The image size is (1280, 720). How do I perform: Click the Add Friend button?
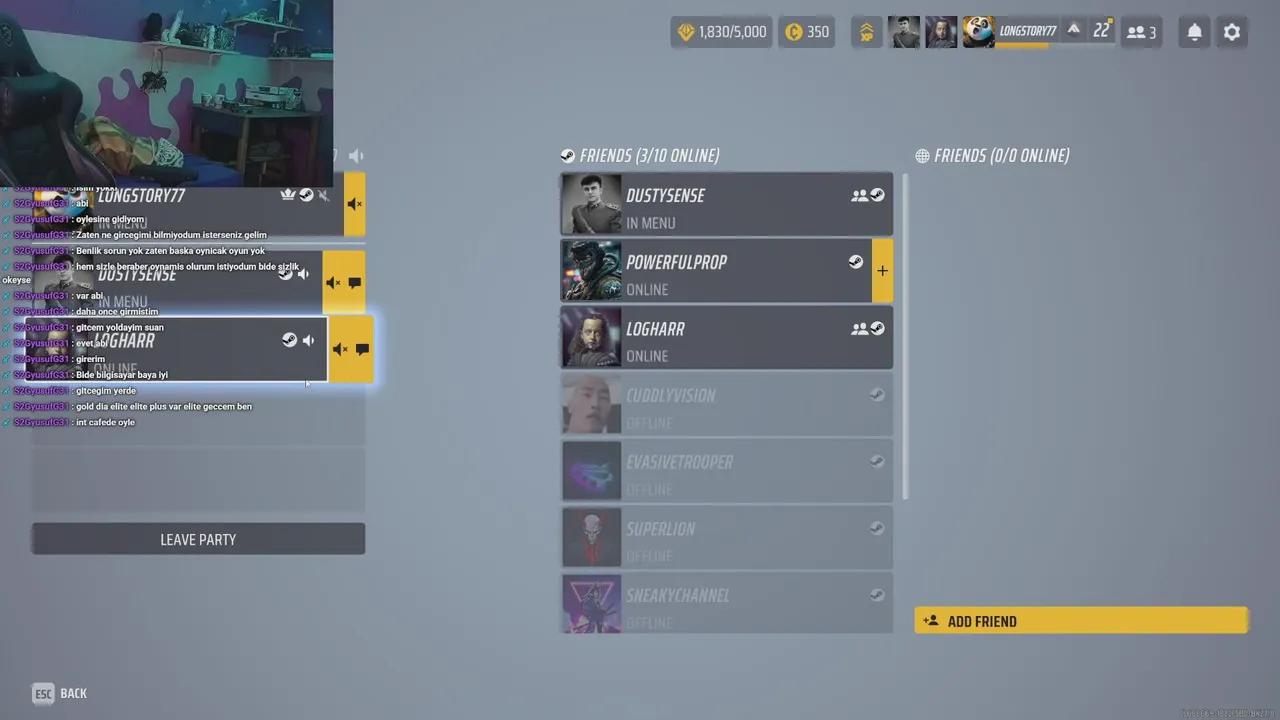click(1081, 621)
